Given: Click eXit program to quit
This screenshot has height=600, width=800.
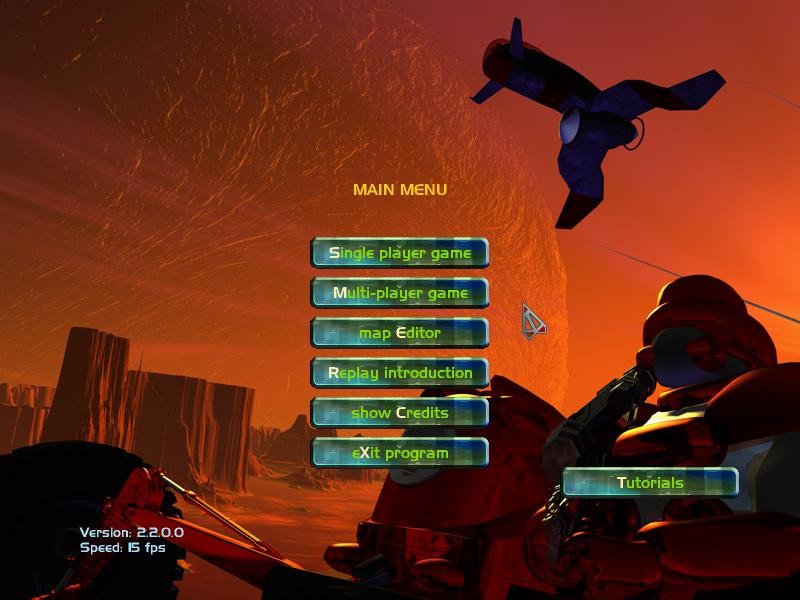Looking at the screenshot, I should point(400,453).
